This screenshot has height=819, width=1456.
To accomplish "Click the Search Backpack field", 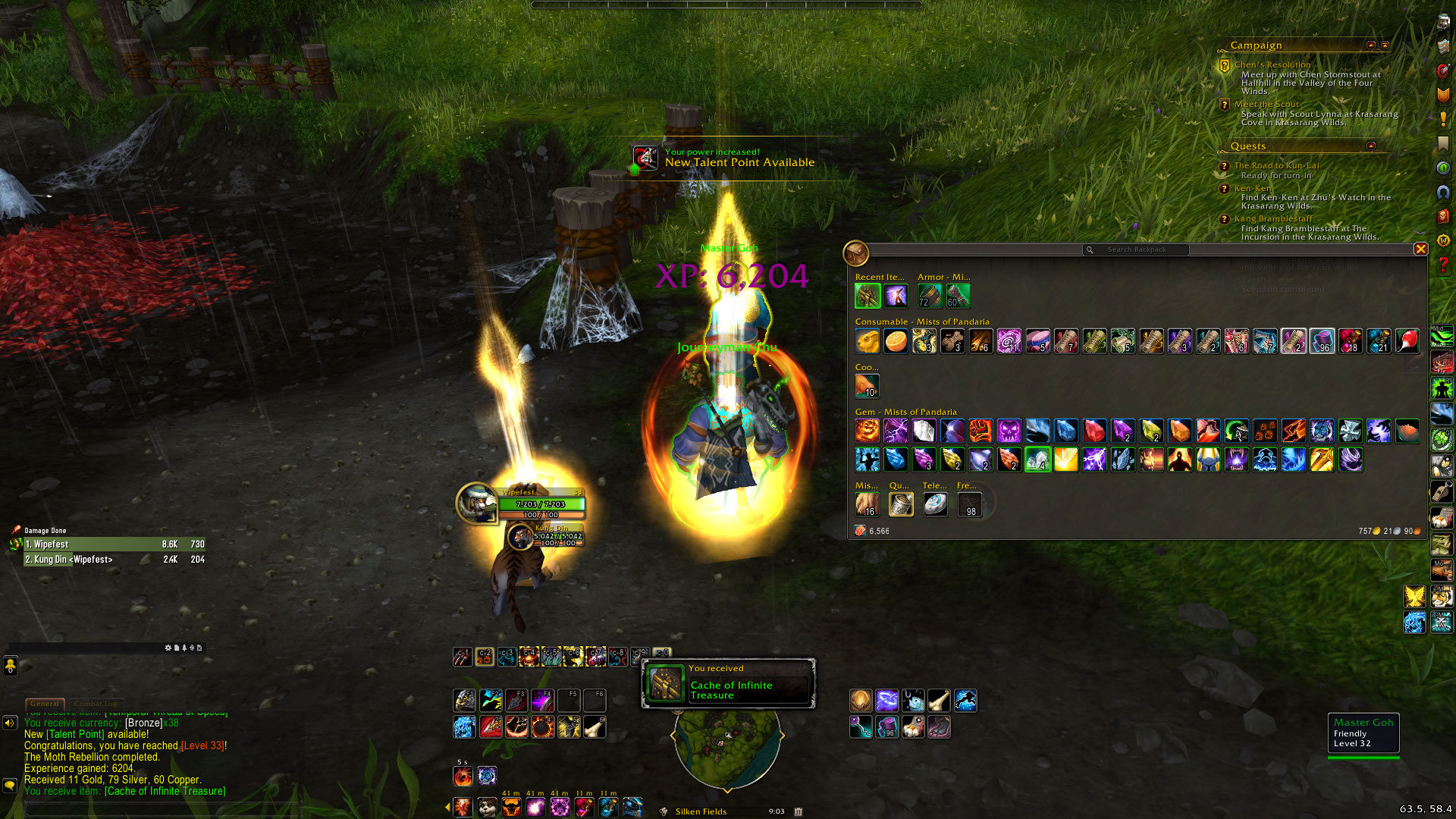I will click(x=1136, y=249).
